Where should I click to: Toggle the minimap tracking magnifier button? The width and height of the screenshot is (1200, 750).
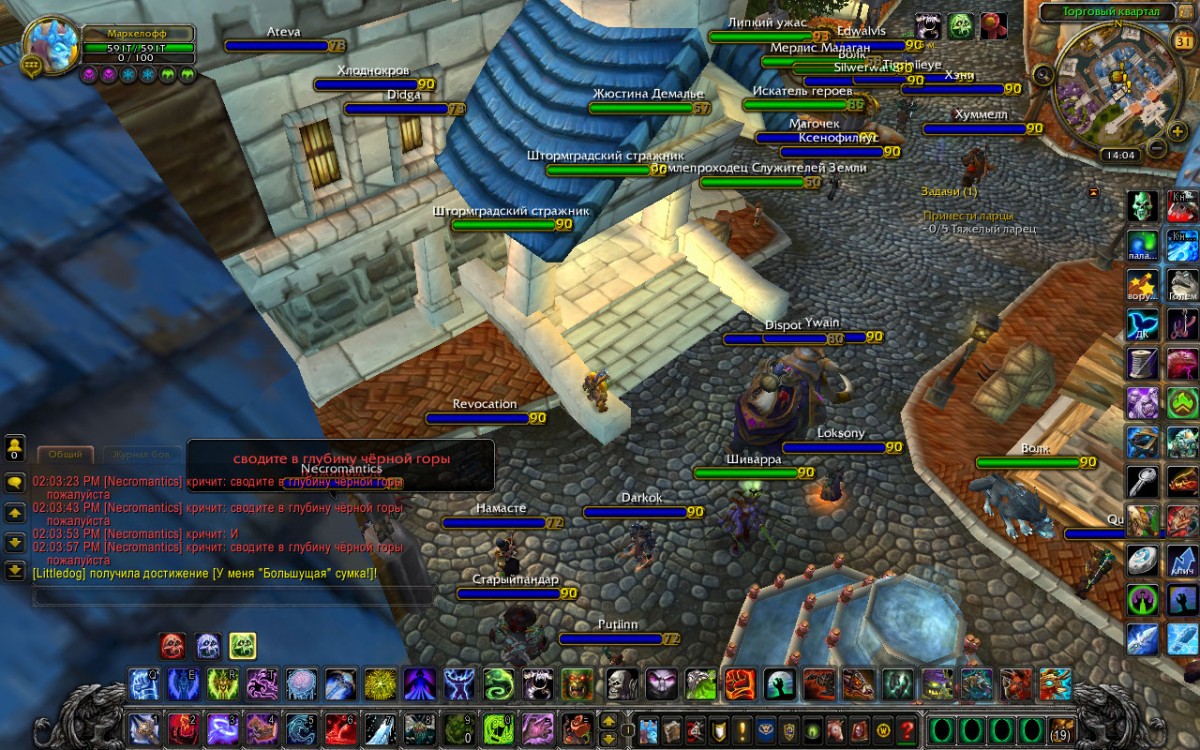coord(1043,73)
